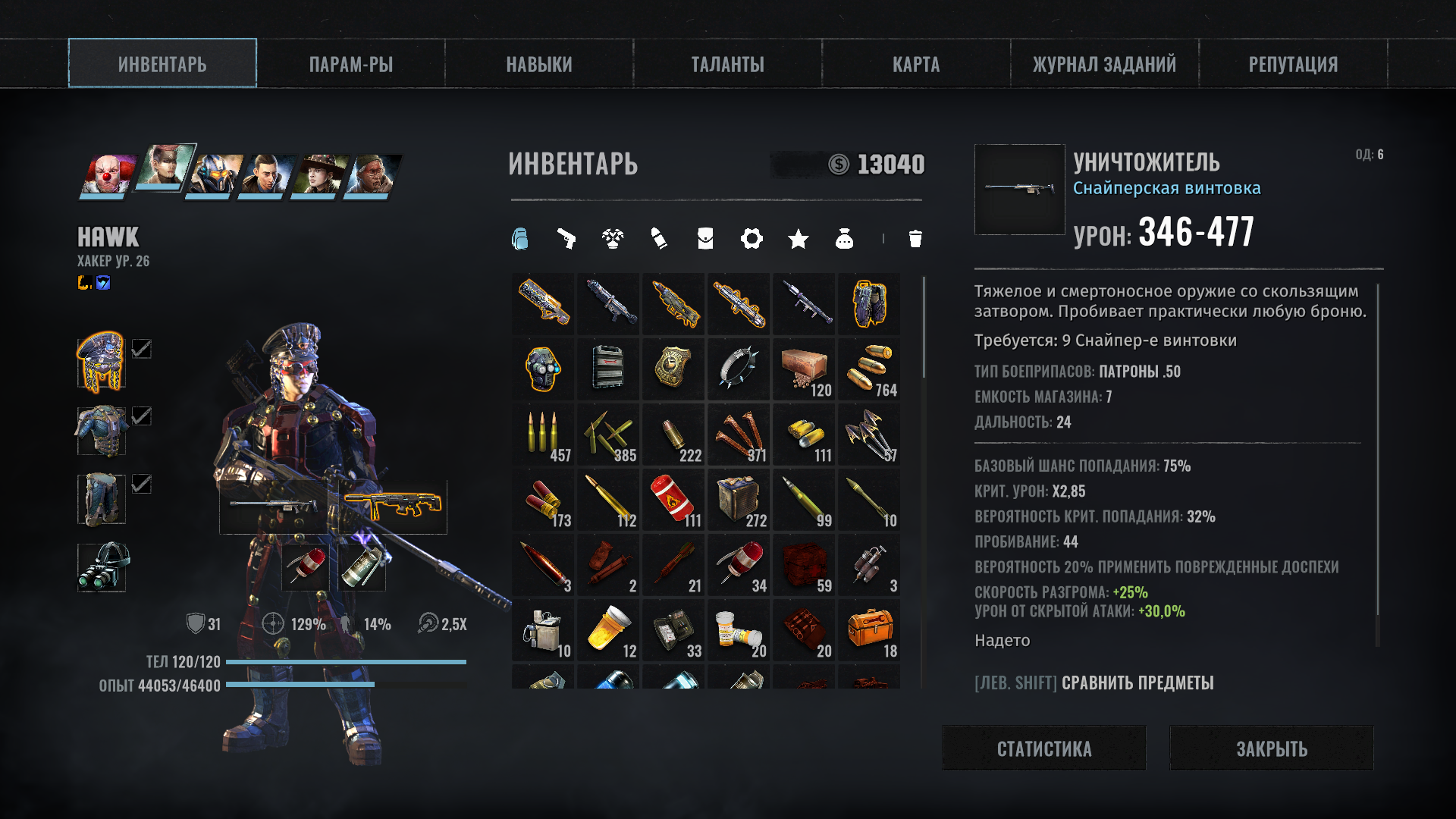Screen dimensions: 1456x819
Task: Select the gold police badge item
Action: pos(673,369)
